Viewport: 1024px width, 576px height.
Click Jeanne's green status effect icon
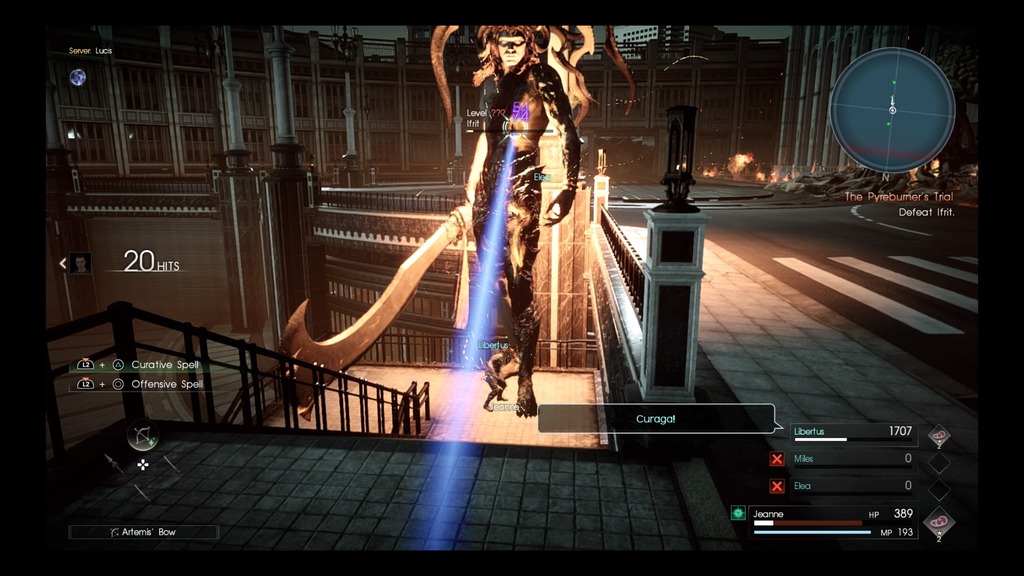(x=738, y=513)
